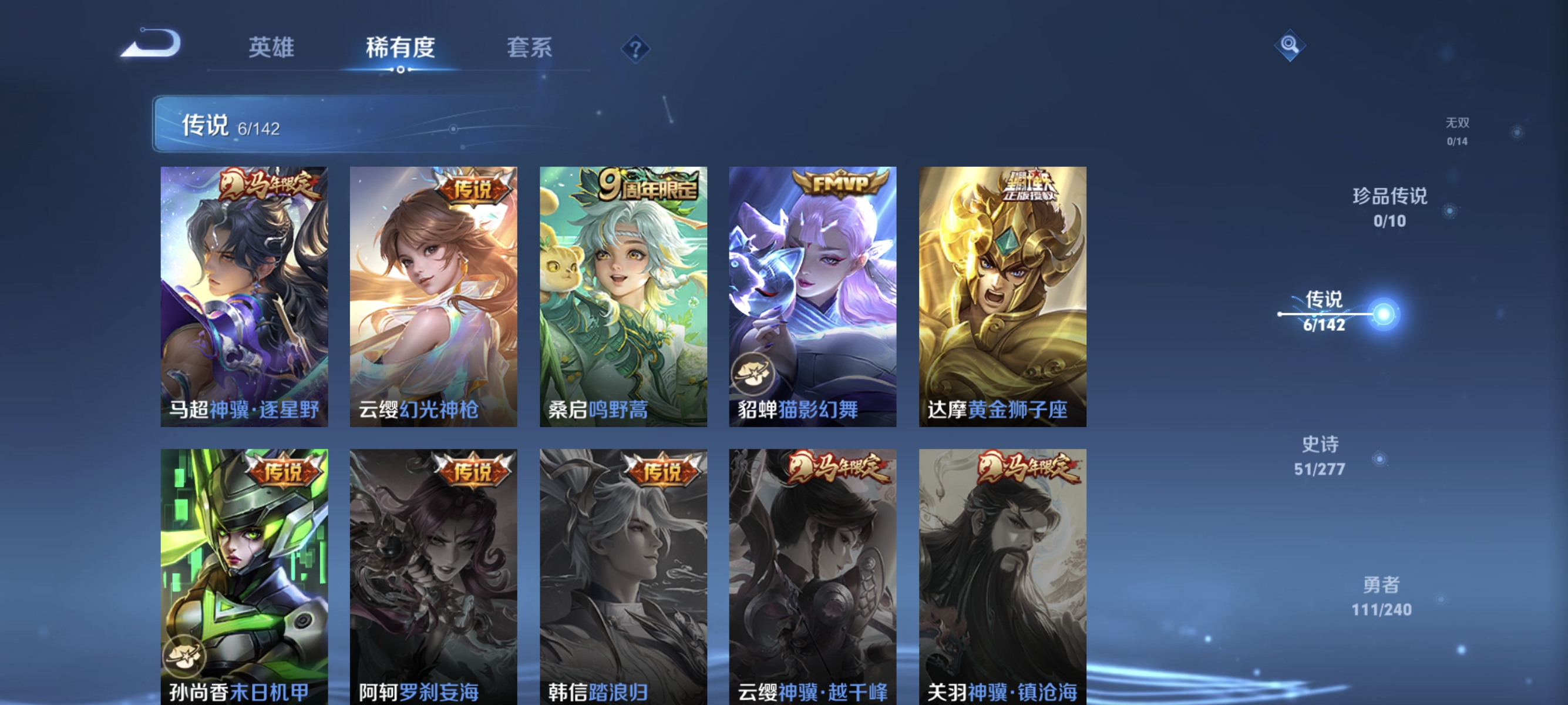Select 无双 category in rarity list
Viewport: 1568px width, 705px height.
pos(1458,132)
